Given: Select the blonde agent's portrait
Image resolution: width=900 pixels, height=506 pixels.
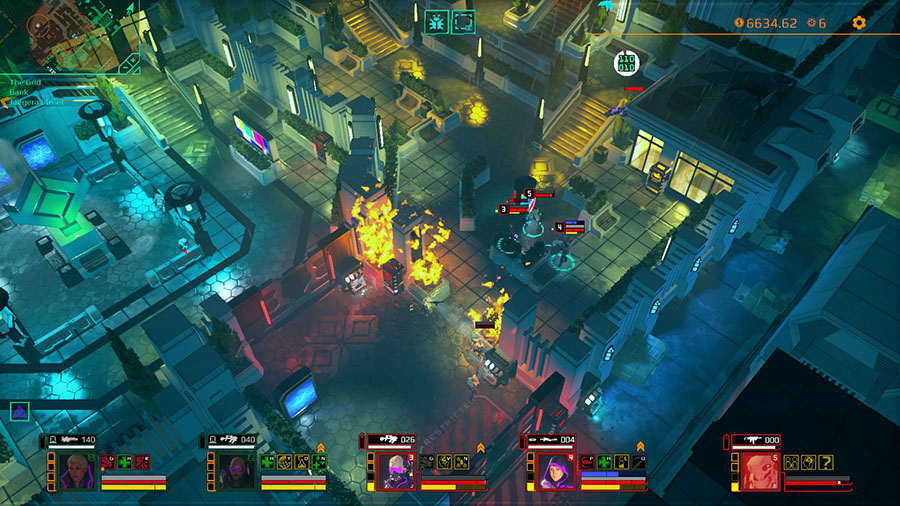Looking at the screenshot, I should 76,469.
